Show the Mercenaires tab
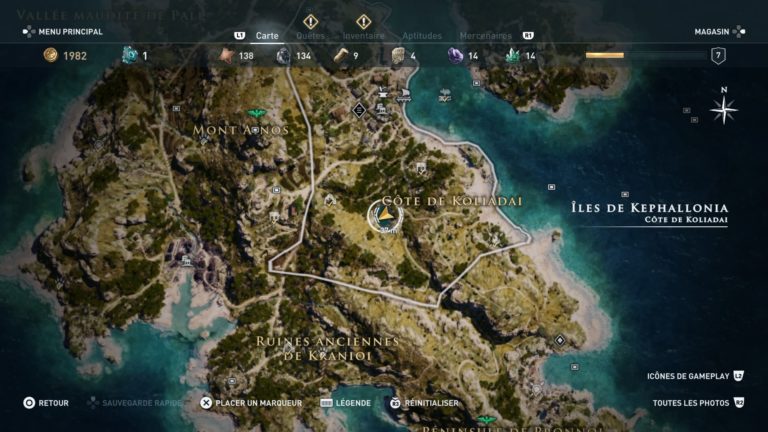 click(x=486, y=35)
